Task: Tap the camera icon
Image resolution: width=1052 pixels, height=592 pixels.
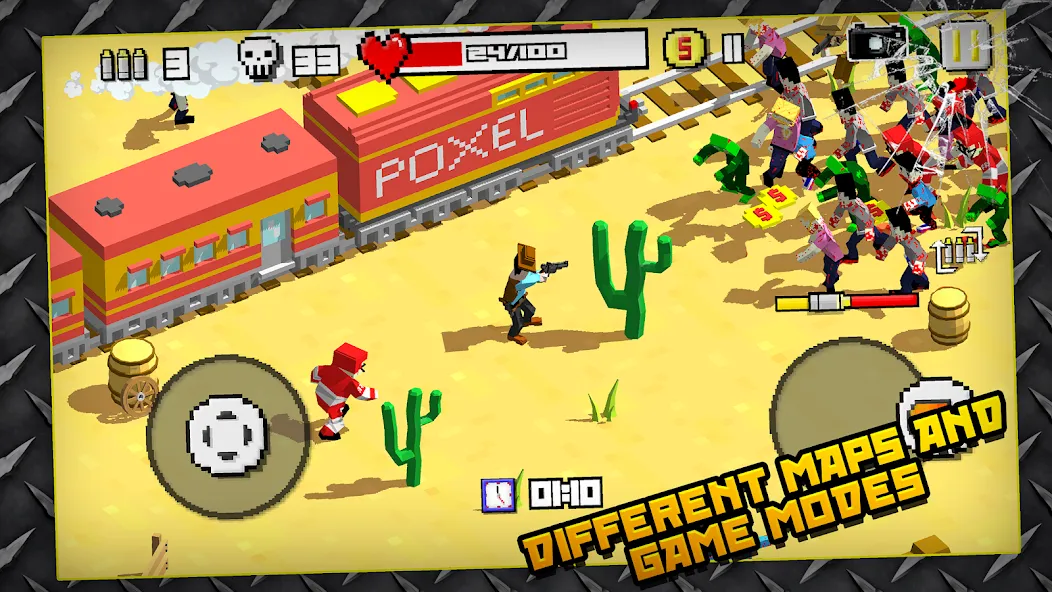Action: click(876, 44)
